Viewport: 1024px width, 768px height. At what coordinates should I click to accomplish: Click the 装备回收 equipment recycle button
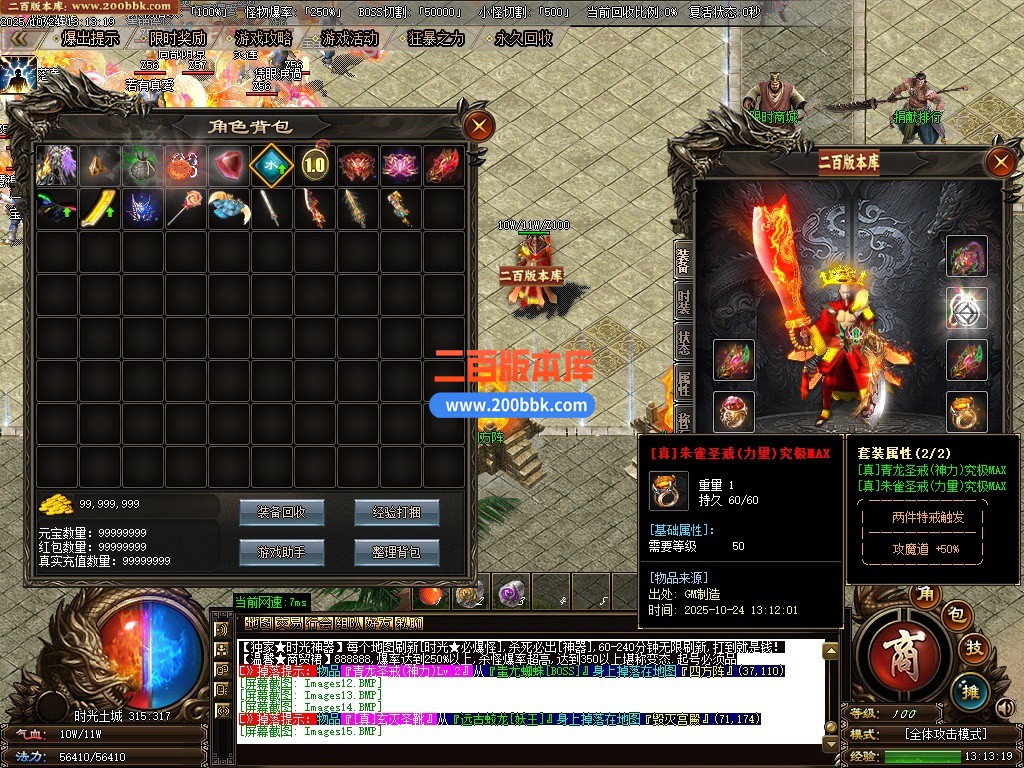click(281, 512)
